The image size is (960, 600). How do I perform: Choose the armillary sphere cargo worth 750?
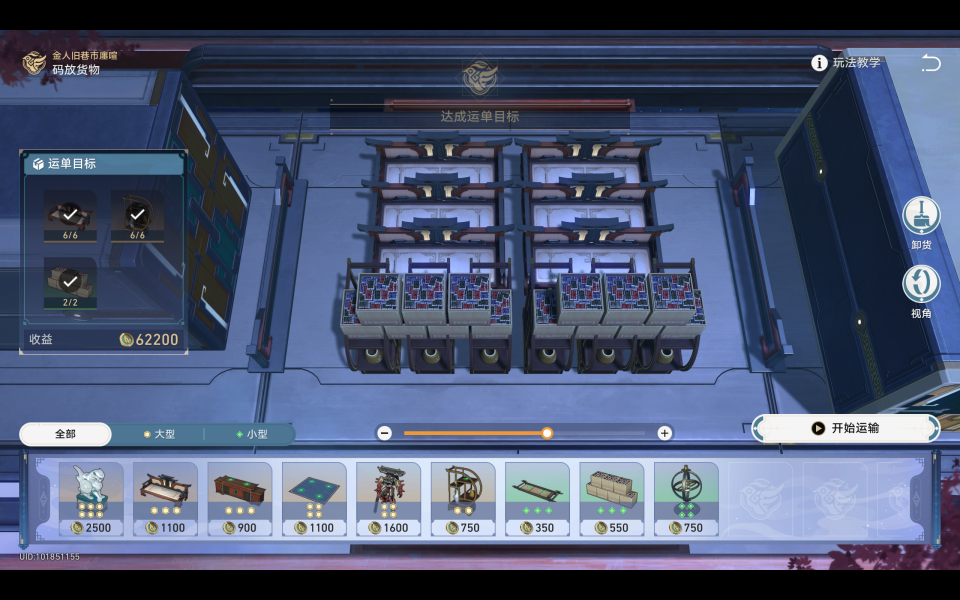(686, 498)
